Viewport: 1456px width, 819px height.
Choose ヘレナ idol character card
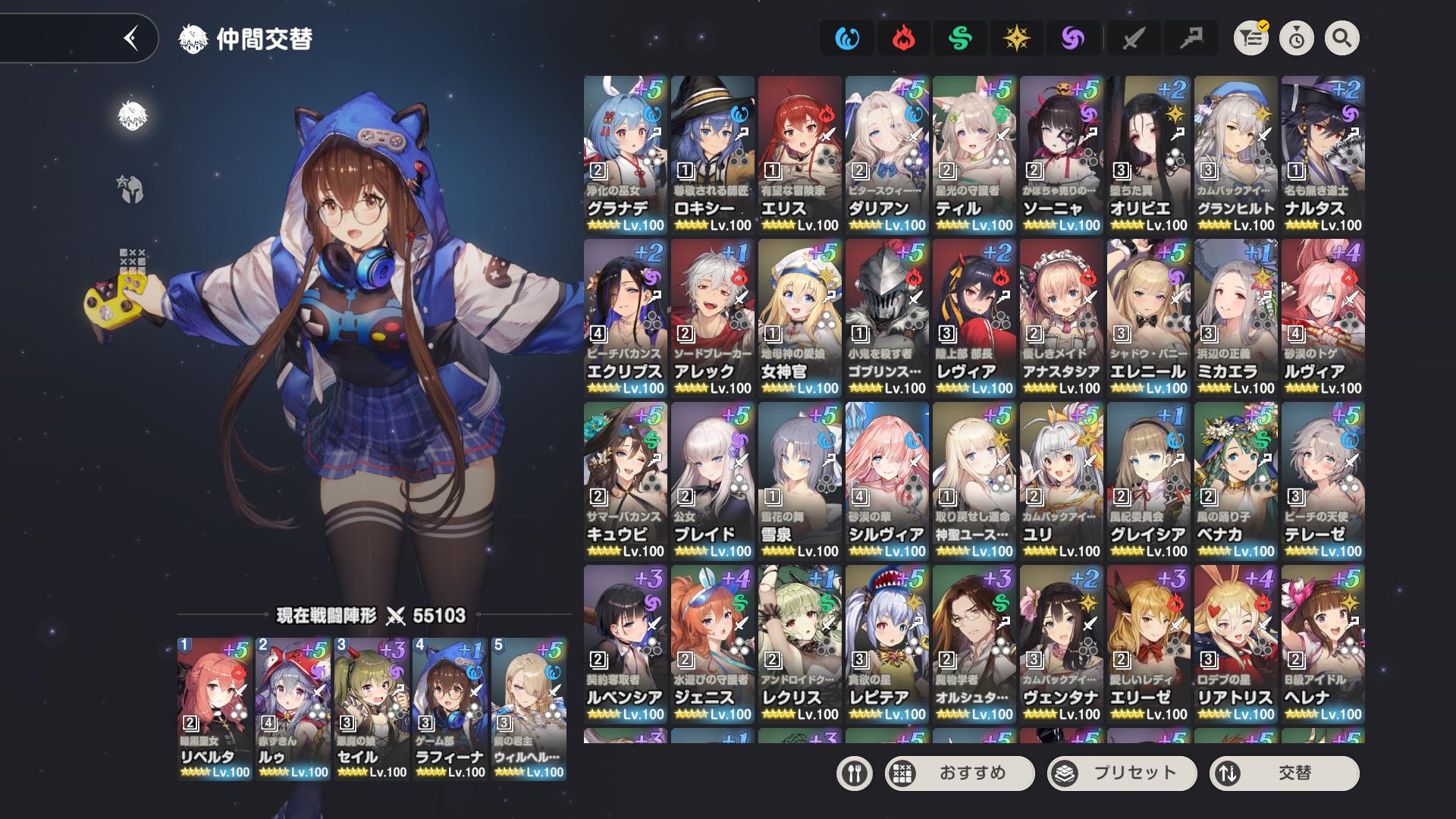click(x=1323, y=644)
